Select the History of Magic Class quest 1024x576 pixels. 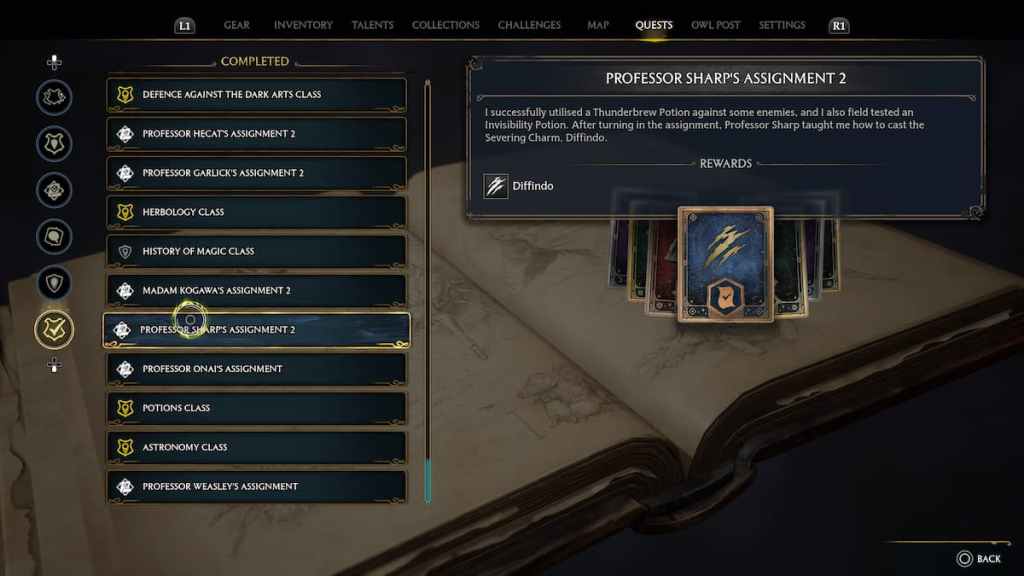(256, 251)
